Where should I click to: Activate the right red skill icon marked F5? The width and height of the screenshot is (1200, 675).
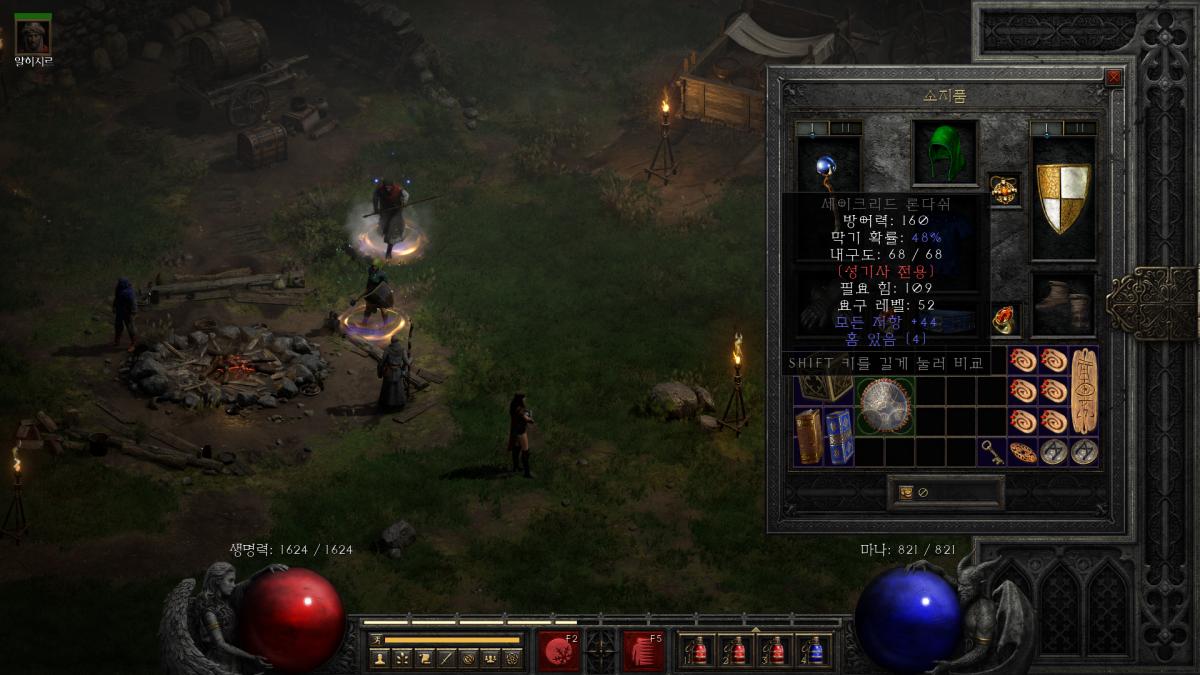[x=643, y=650]
